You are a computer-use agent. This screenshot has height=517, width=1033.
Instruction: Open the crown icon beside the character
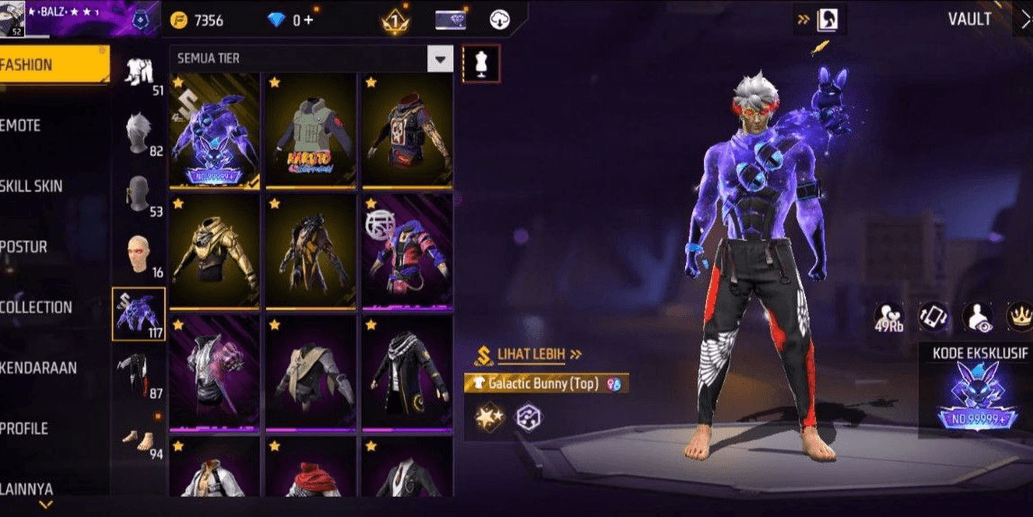tap(1018, 316)
